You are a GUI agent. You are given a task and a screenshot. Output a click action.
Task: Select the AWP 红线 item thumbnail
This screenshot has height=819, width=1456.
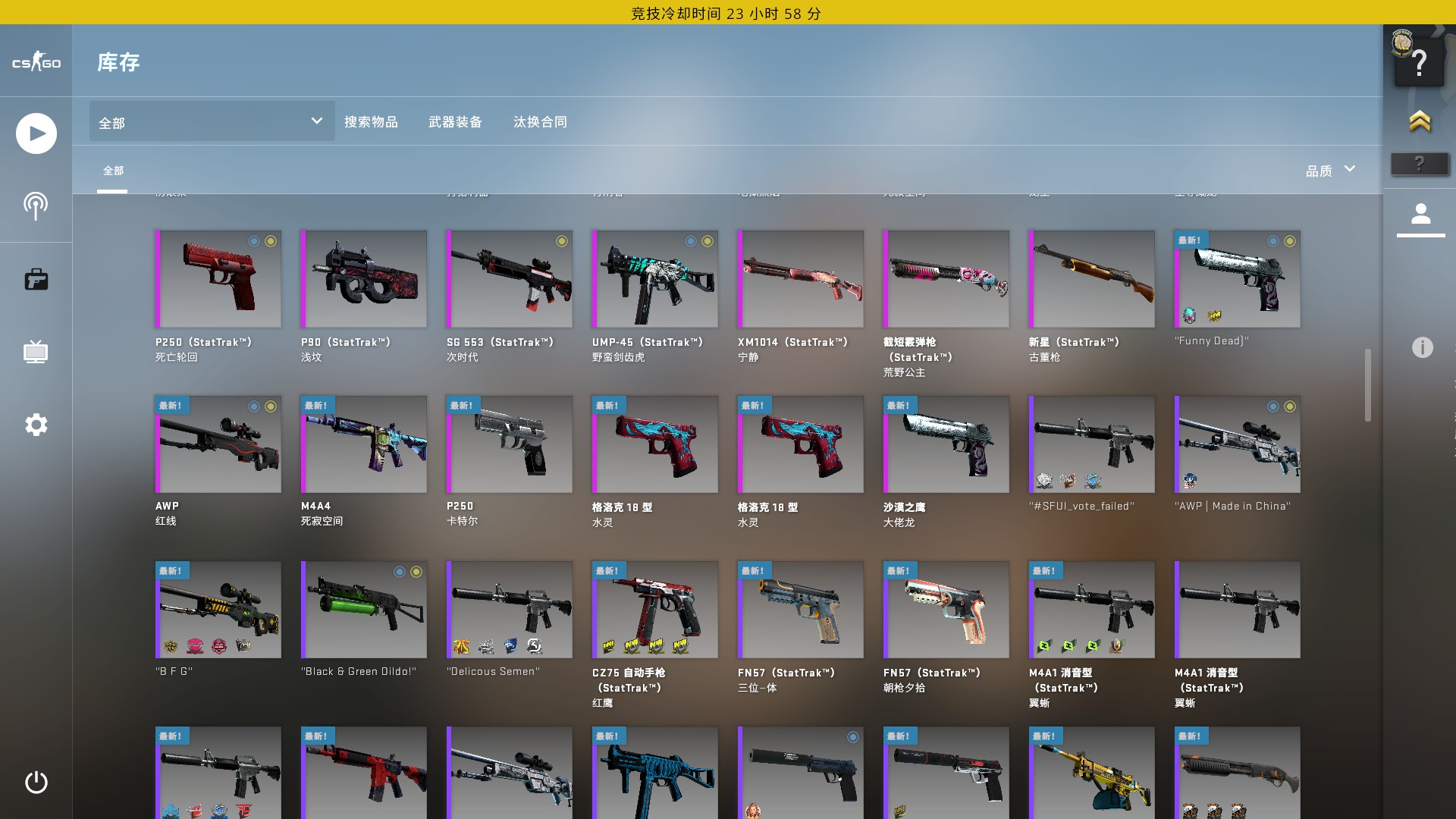pos(218,444)
